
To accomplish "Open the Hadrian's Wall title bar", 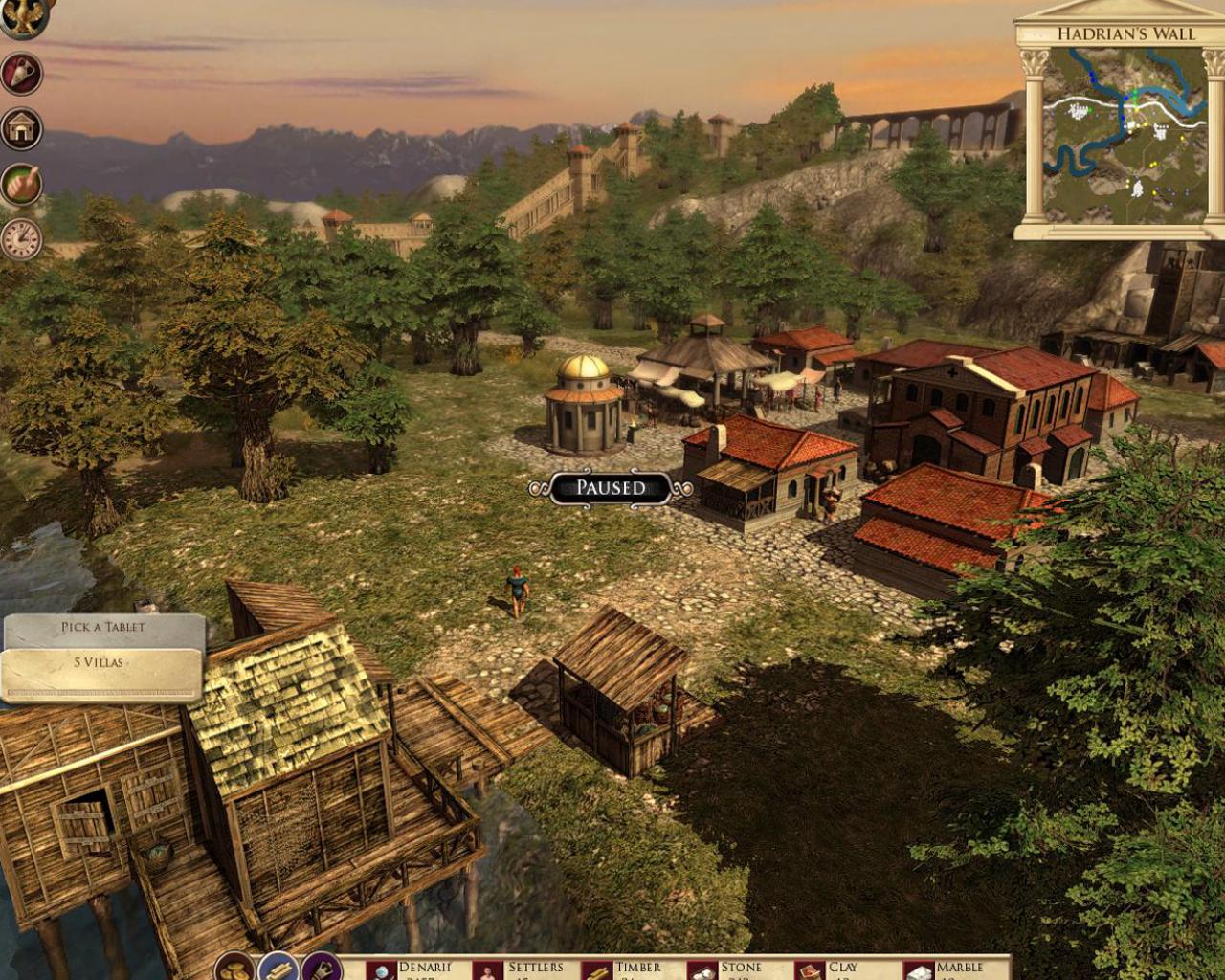I will click(1125, 33).
